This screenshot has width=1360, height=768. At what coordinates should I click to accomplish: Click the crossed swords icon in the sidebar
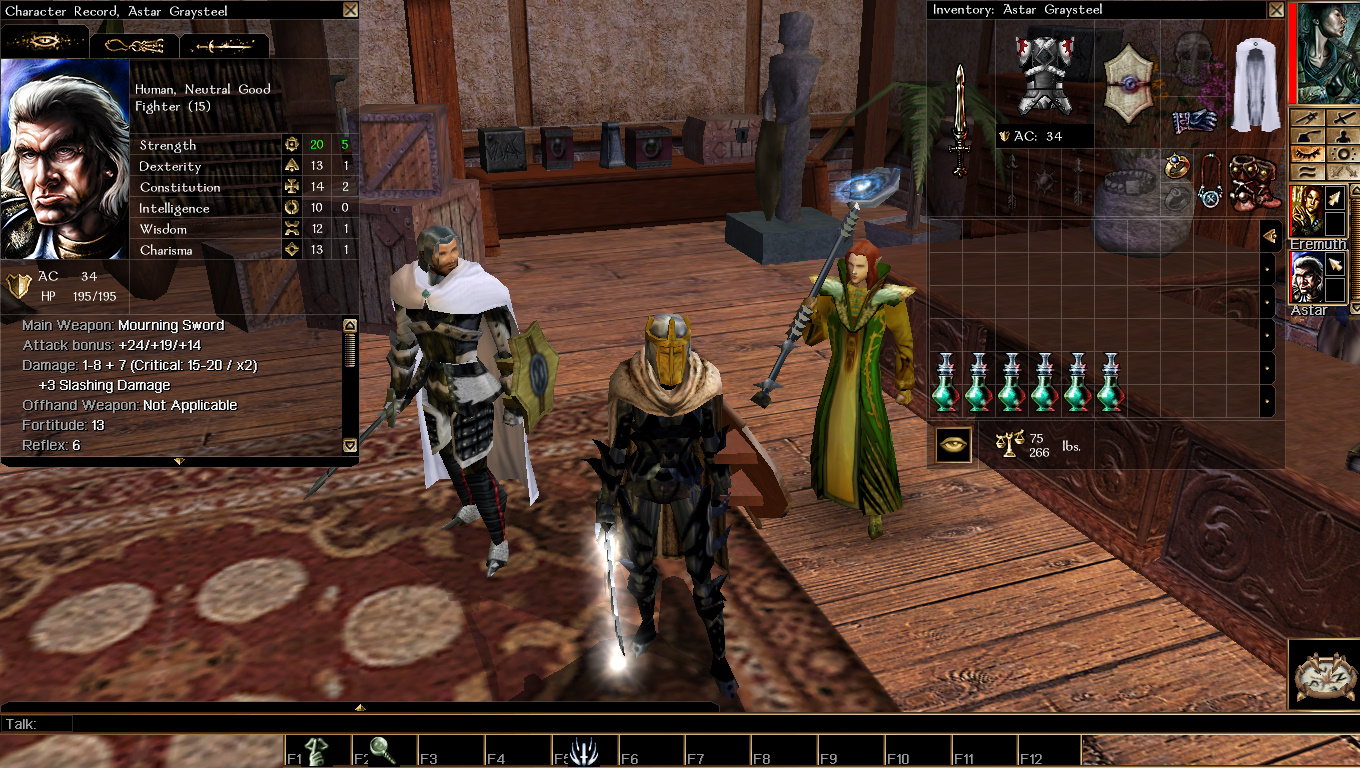[x=1342, y=119]
